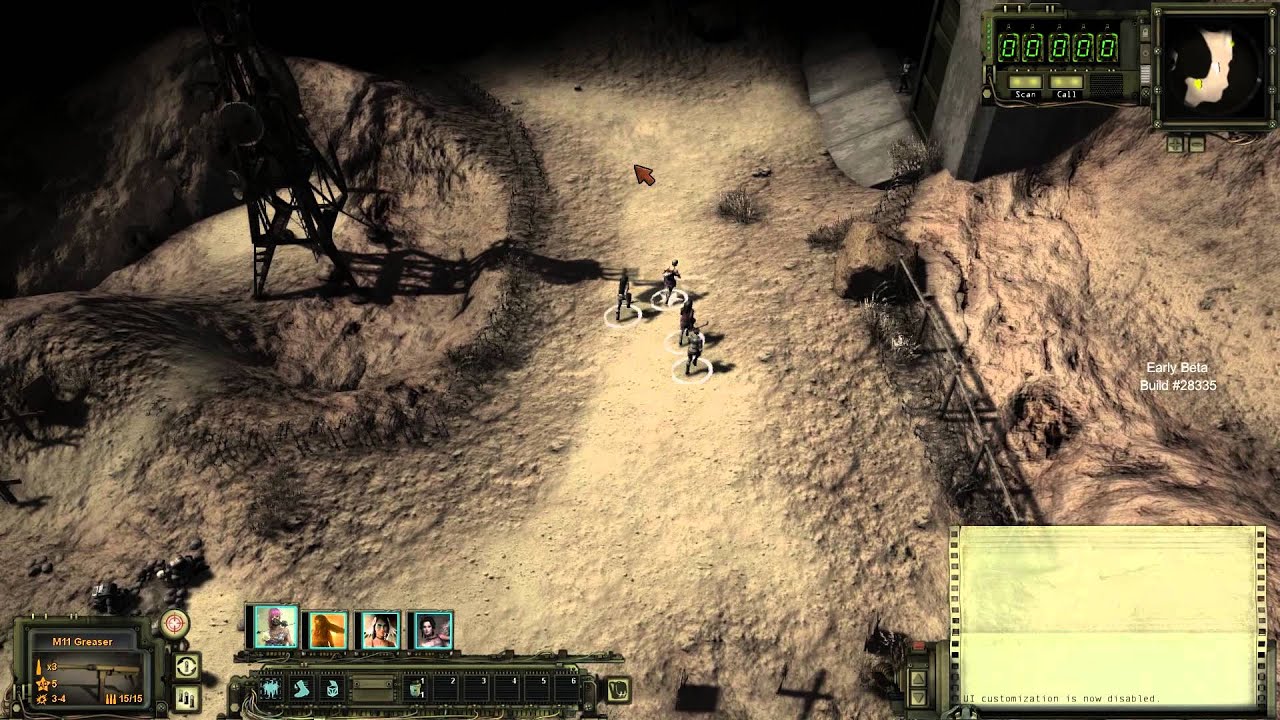
Task: Click the three-bullets ammo button
Action: click(x=186, y=696)
